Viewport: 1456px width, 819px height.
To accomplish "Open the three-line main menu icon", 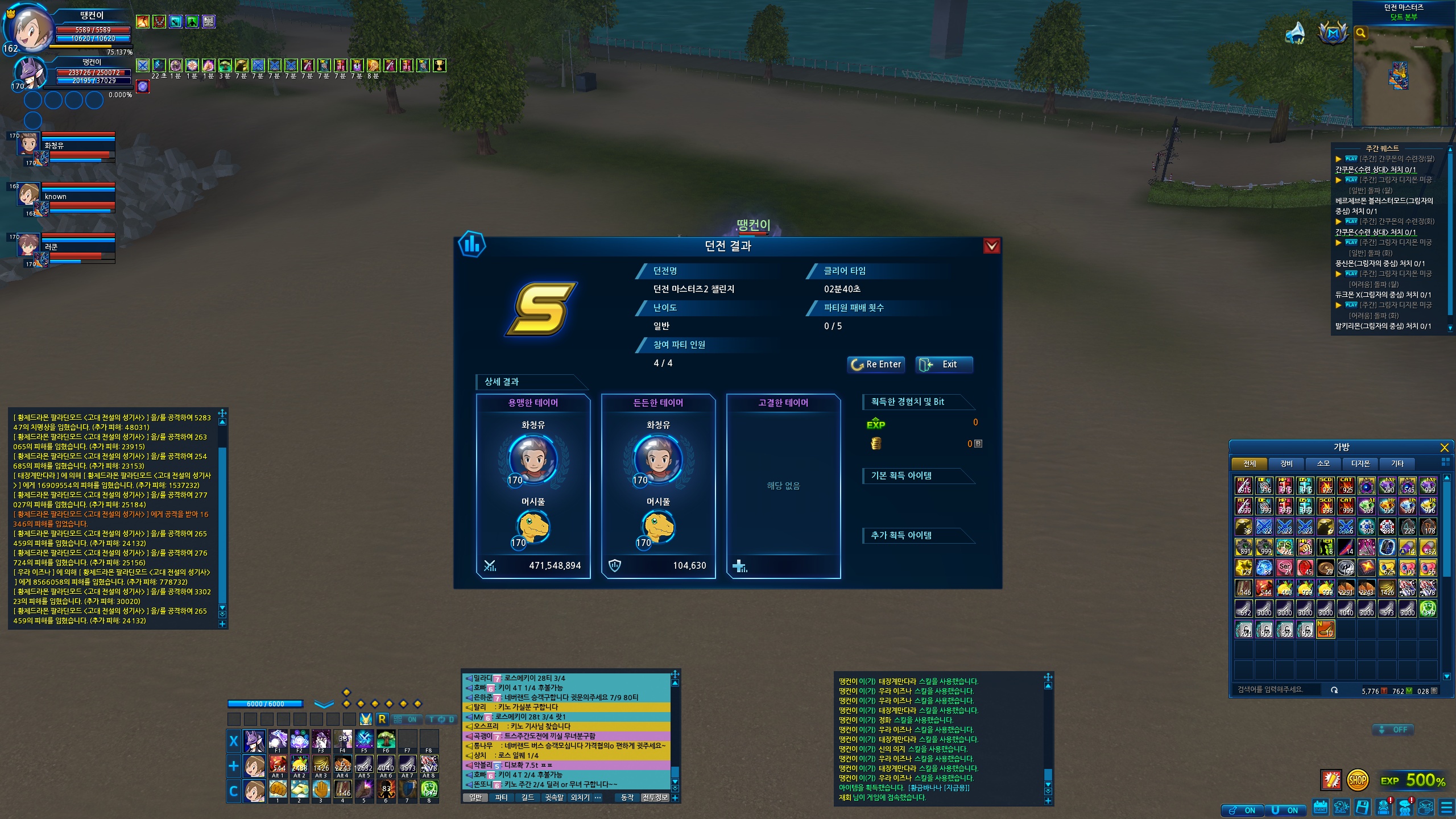I will 1446,808.
